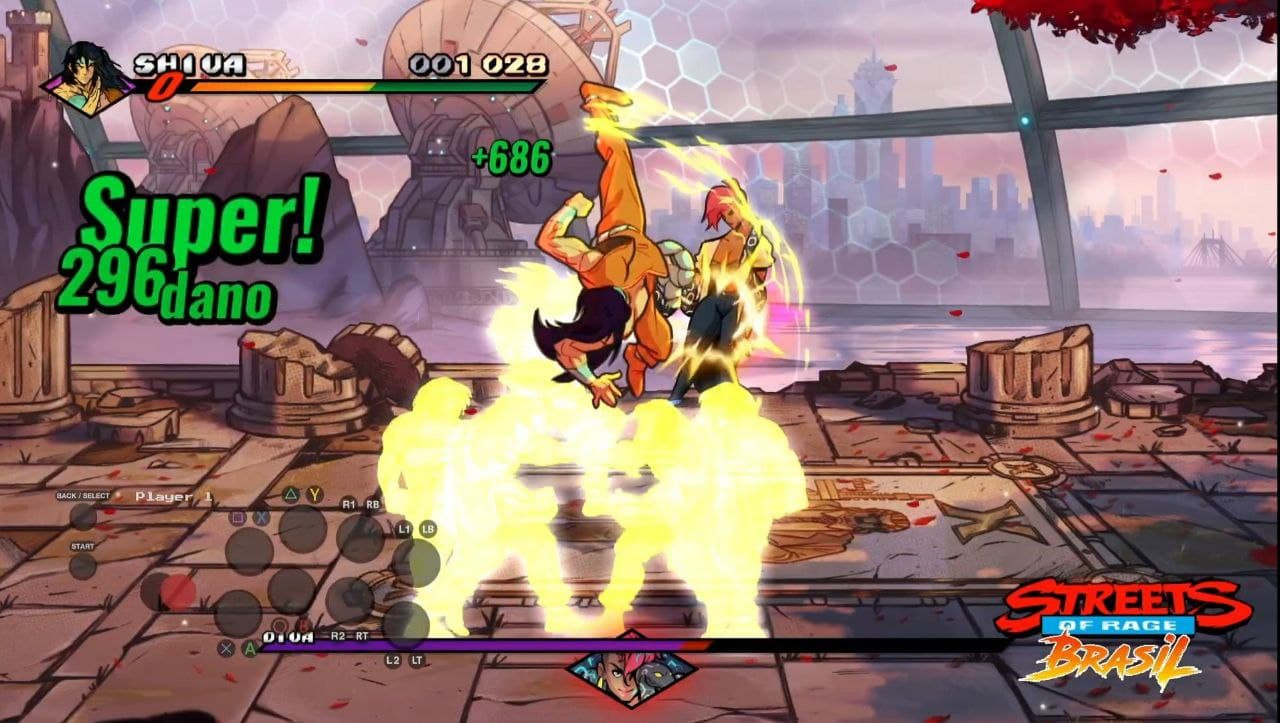
Task: Select the Shiva character portrait
Action: [85, 72]
